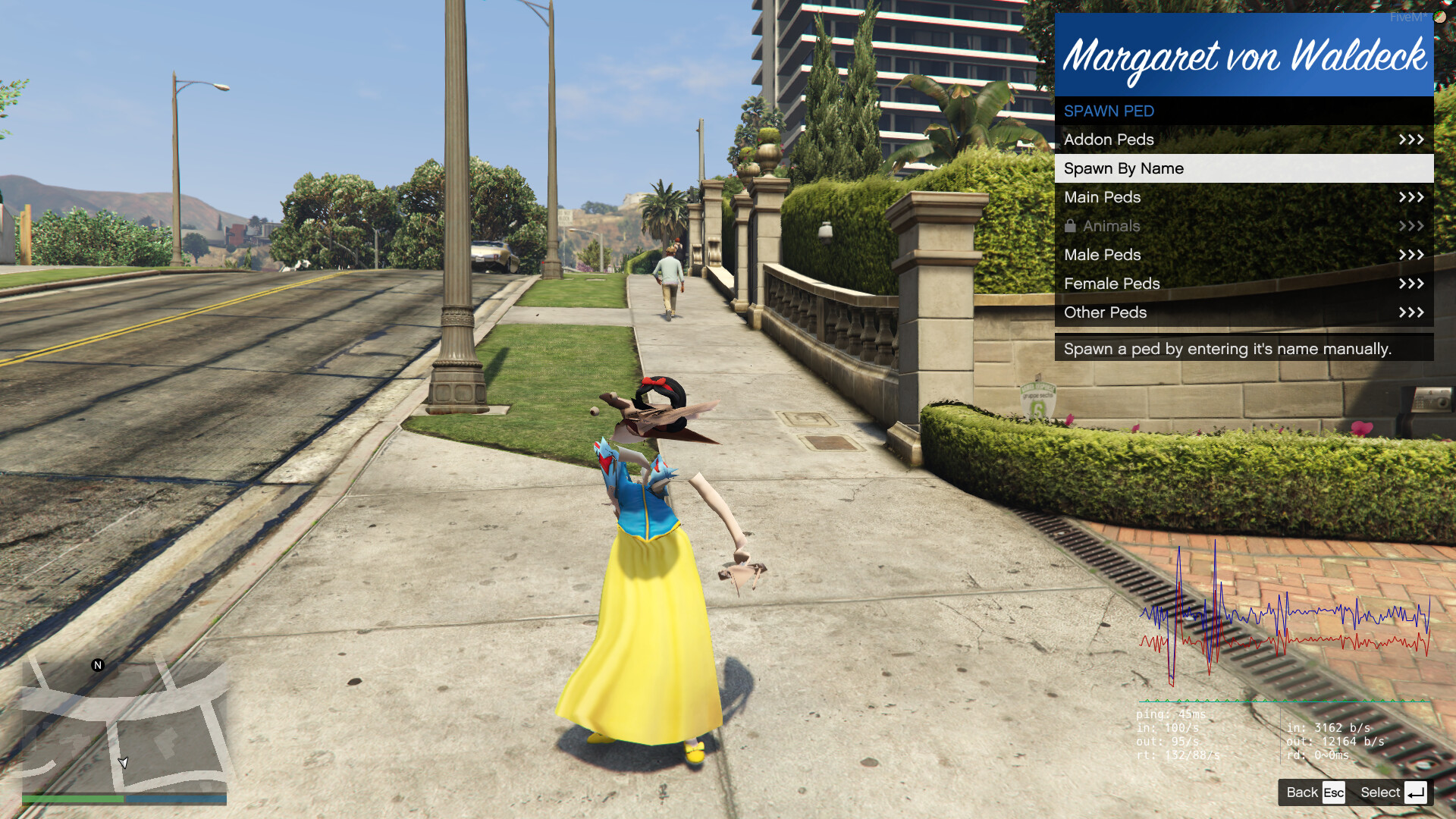Screen dimensions: 1456x819
Task: Browse the Female Peds category
Action: [x=1244, y=284]
